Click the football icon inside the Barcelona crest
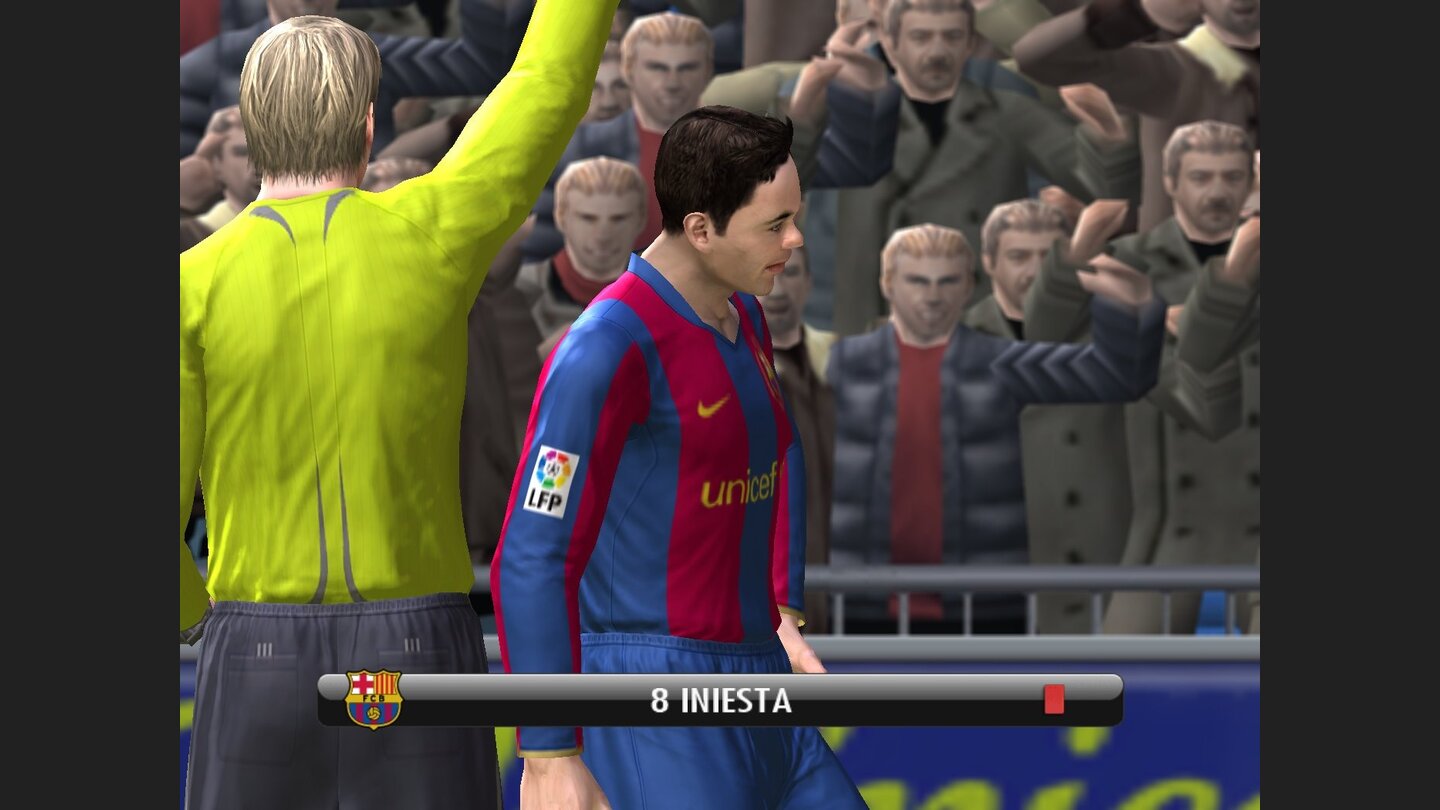 373,712
